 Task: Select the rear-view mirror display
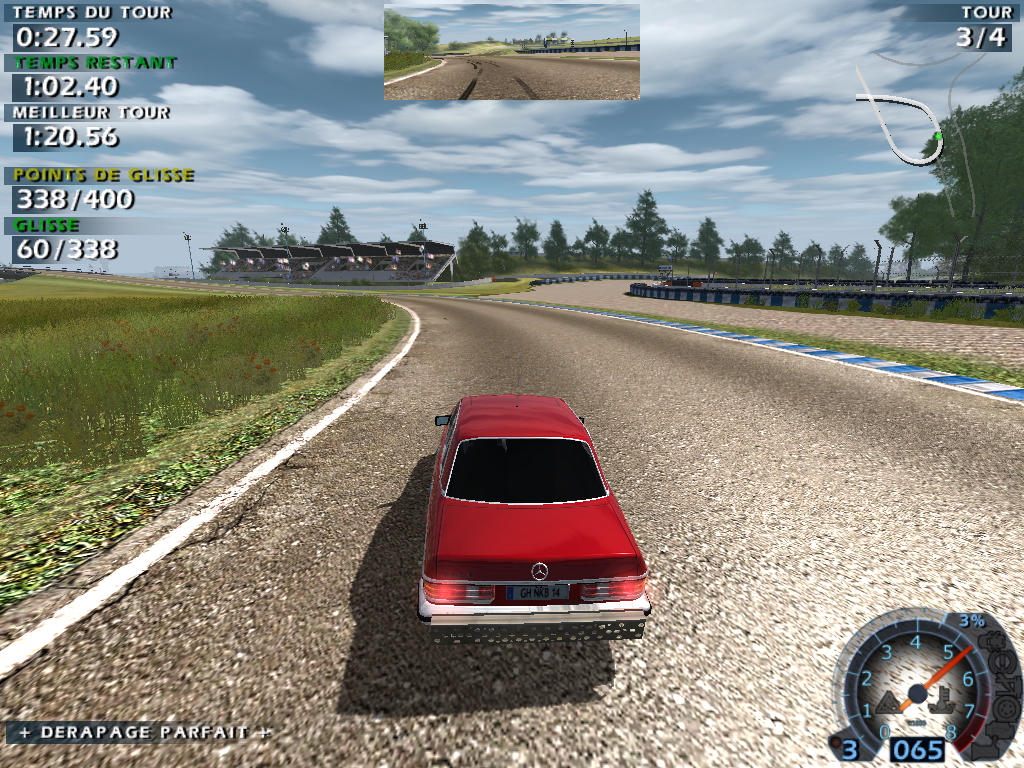(x=511, y=51)
